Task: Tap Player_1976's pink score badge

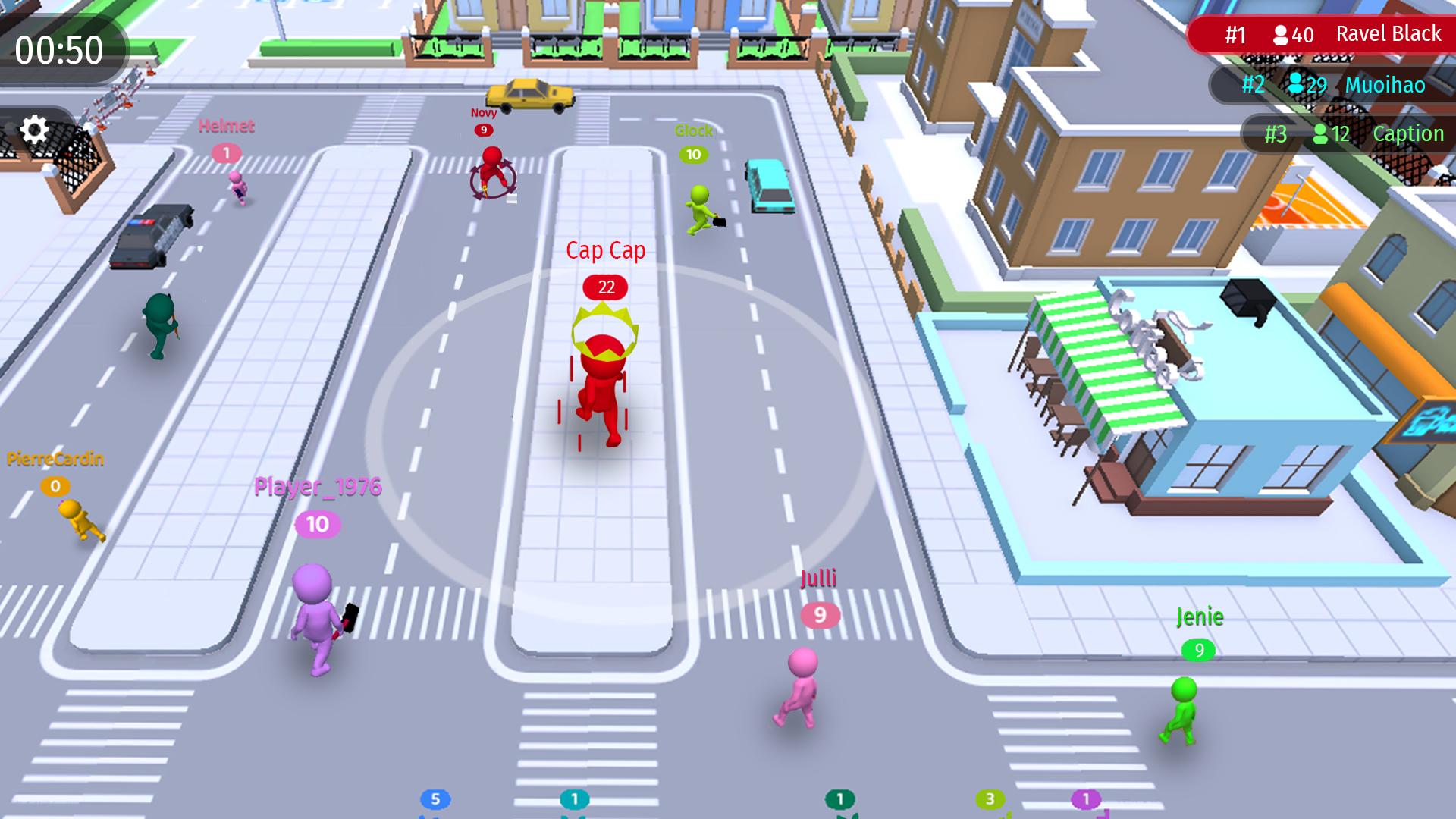Action: tap(317, 523)
